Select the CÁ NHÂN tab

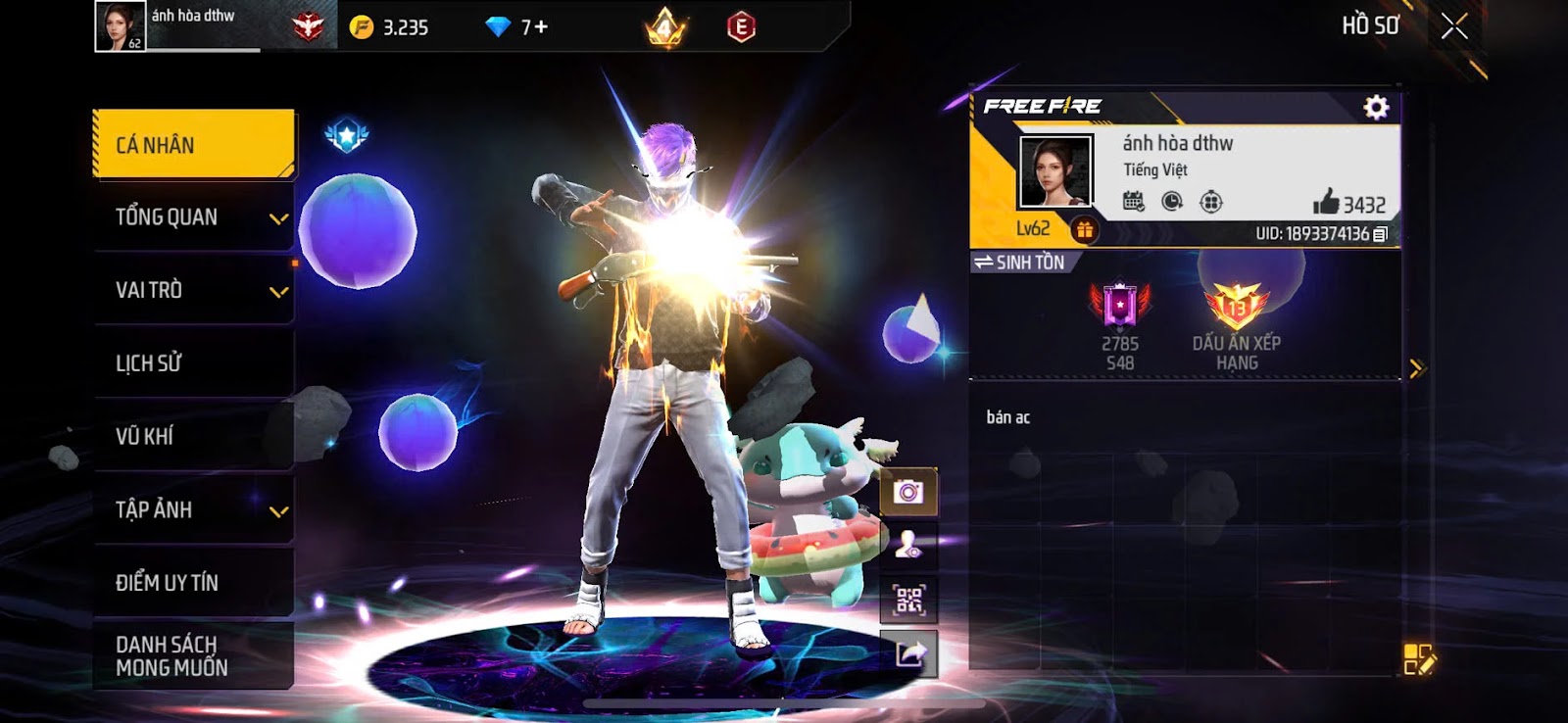(x=194, y=145)
